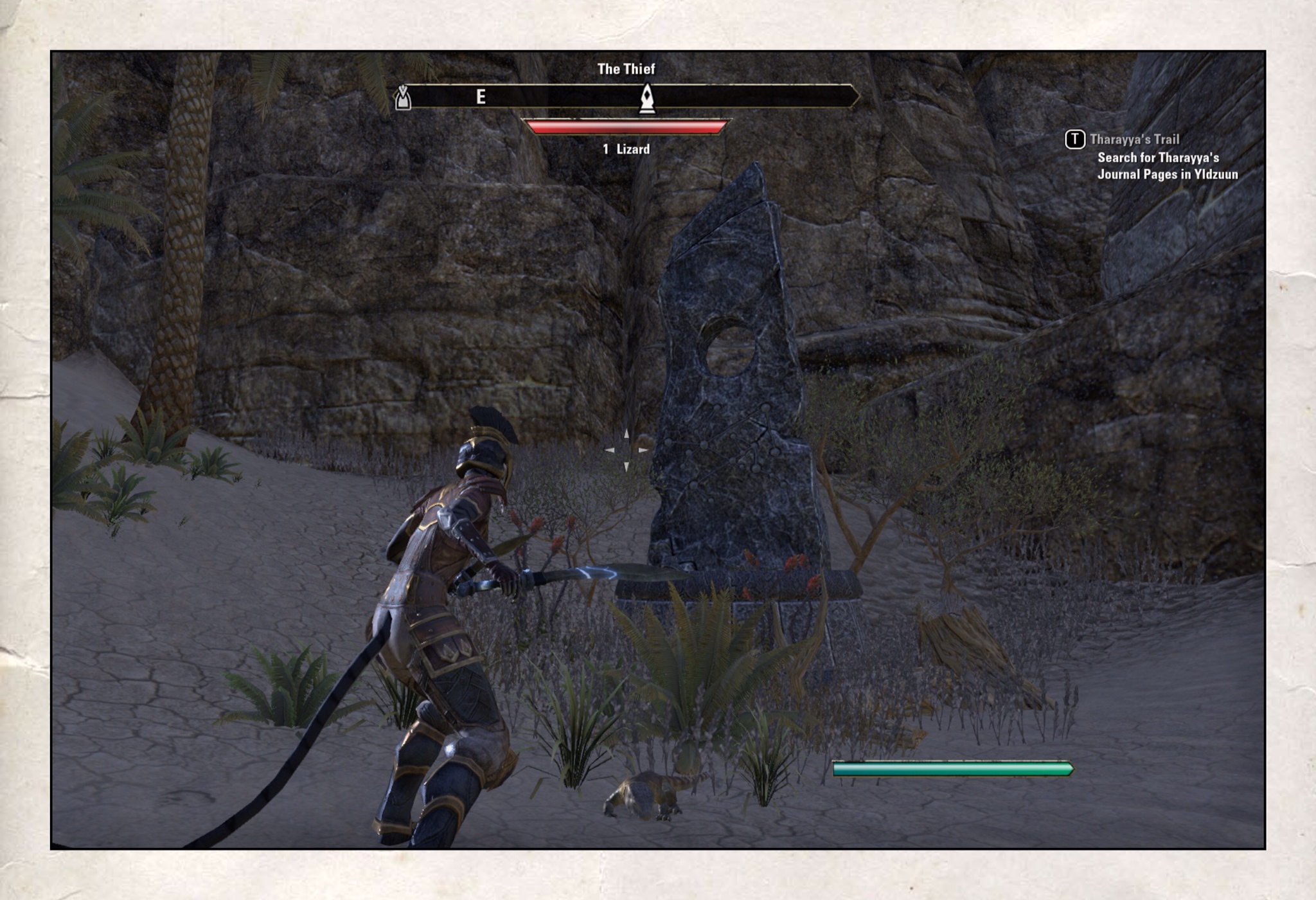Select the Tharayya's Trail quest tracker entry
Image resolution: width=1316 pixels, height=900 pixels.
click(1134, 139)
